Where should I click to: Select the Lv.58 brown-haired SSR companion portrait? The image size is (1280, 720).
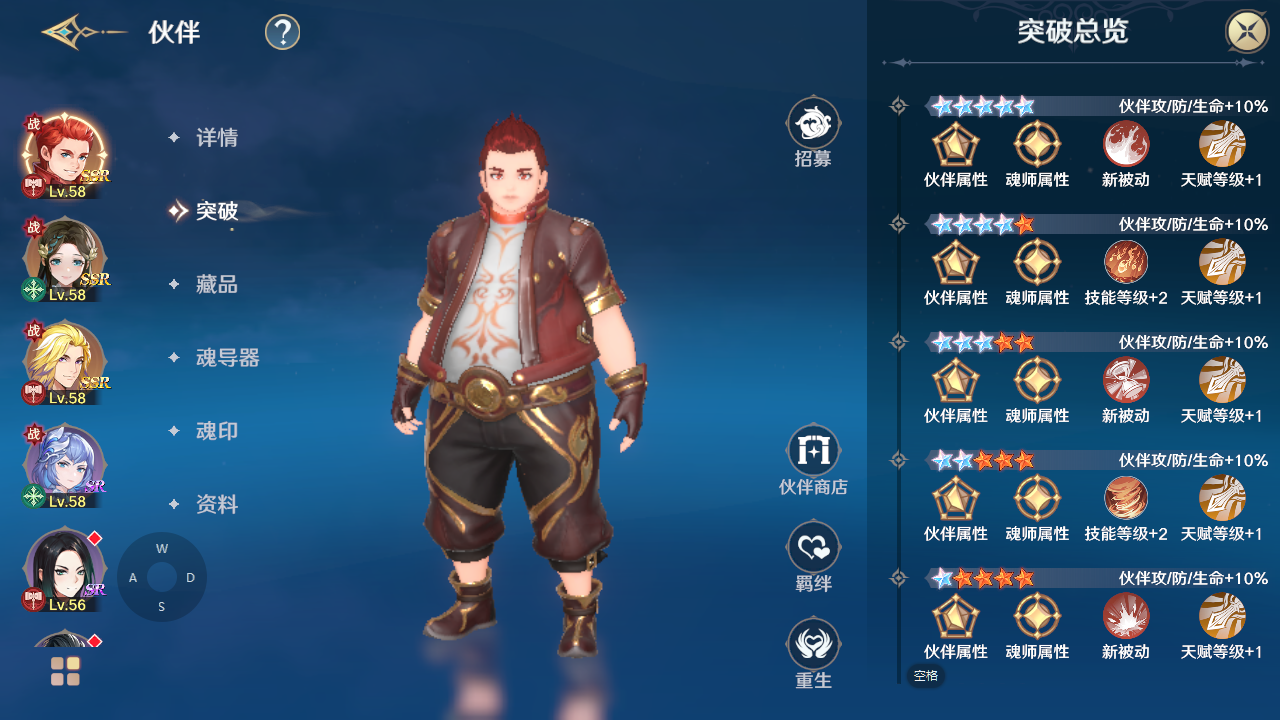(x=64, y=258)
